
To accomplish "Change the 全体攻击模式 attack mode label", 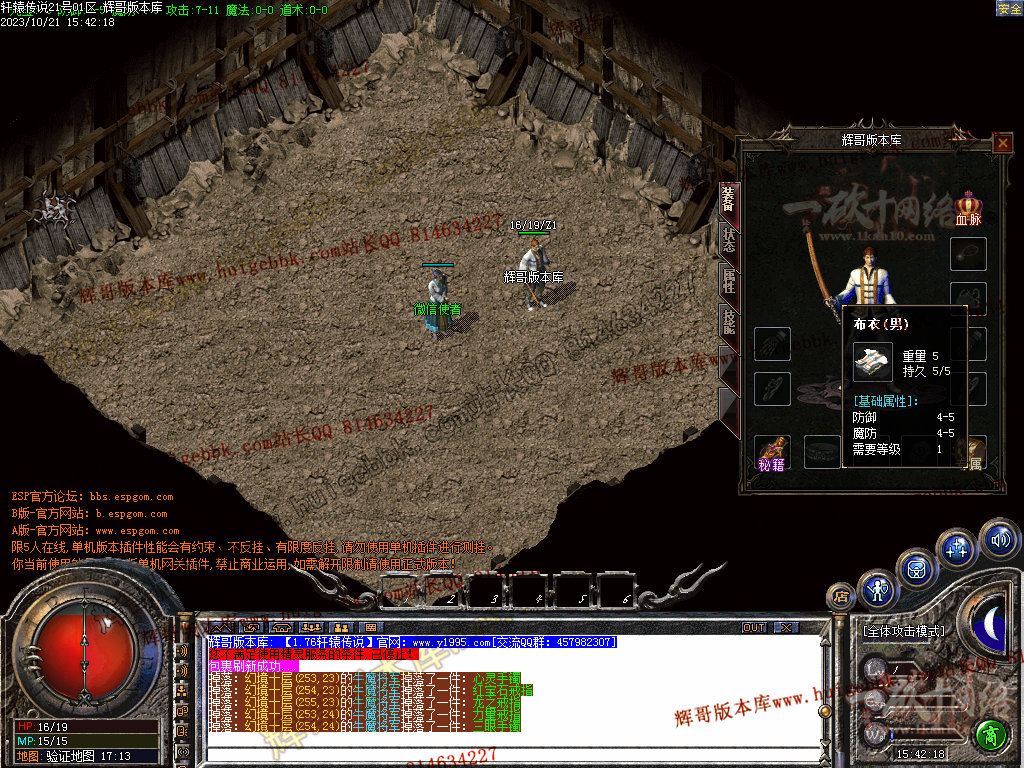I will point(902,632).
